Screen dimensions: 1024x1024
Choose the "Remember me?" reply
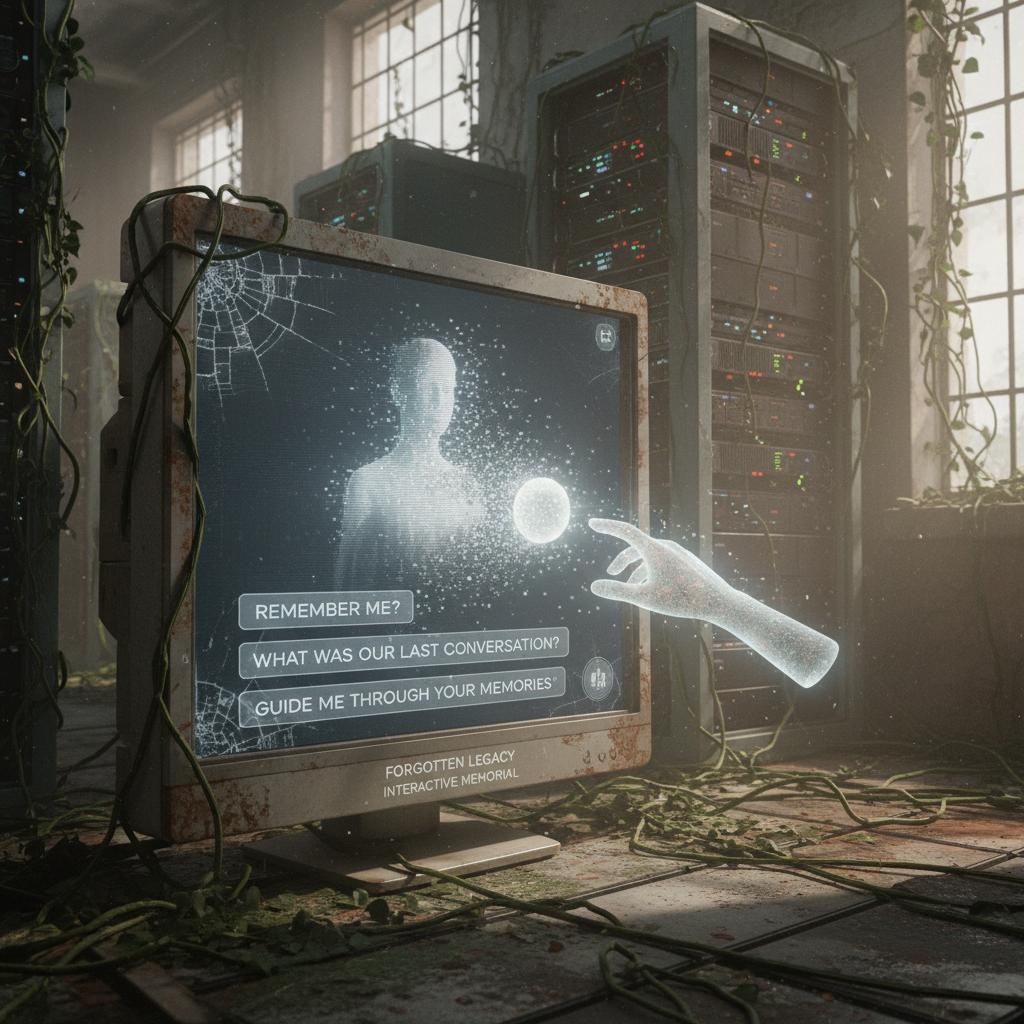326,610
